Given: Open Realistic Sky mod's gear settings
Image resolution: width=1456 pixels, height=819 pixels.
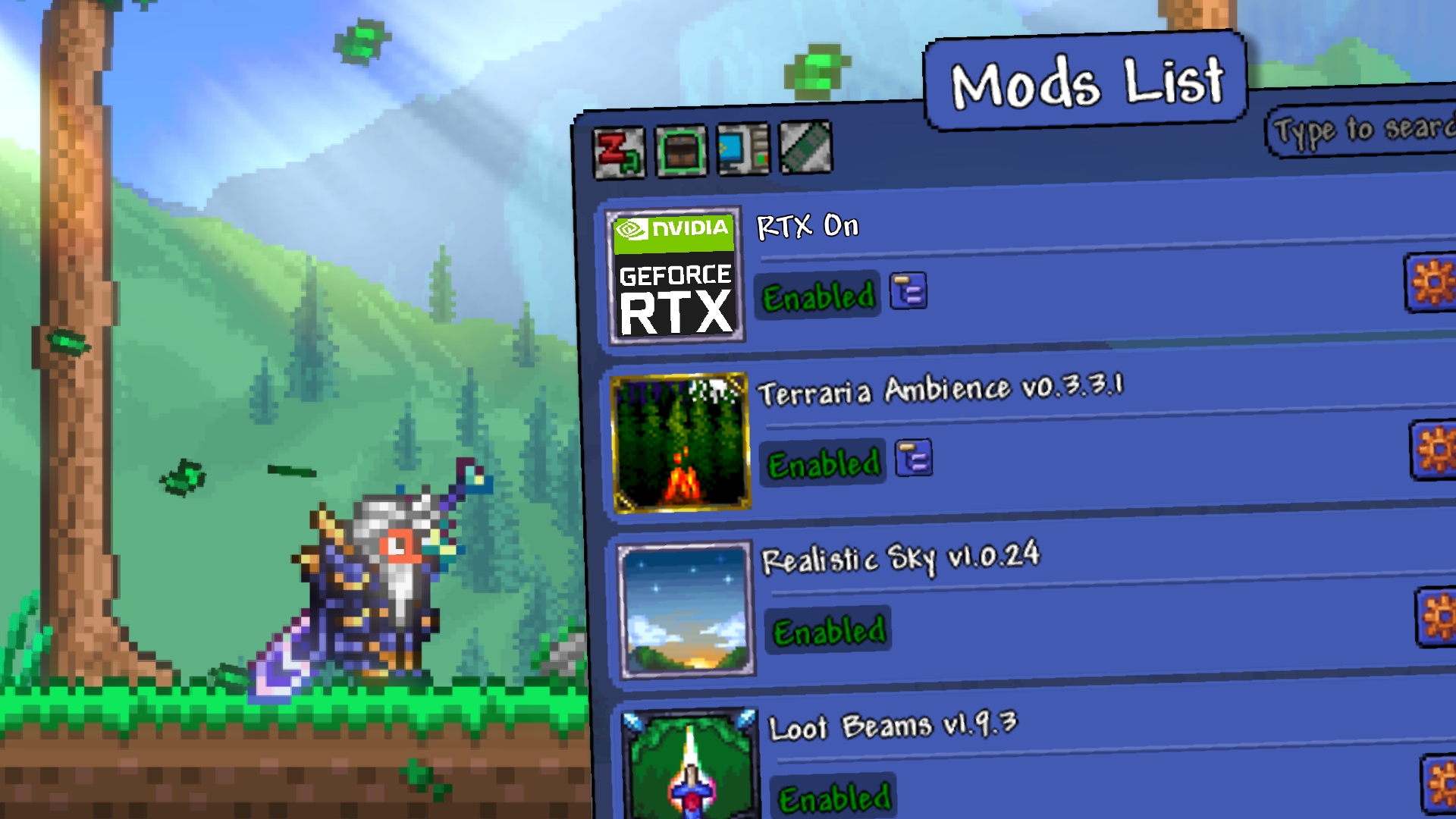Looking at the screenshot, I should point(1438,617).
